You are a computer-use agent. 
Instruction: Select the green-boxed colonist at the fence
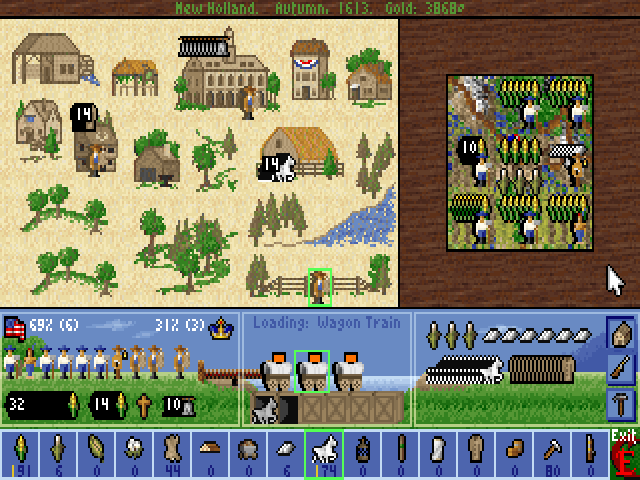coord(320,286)
